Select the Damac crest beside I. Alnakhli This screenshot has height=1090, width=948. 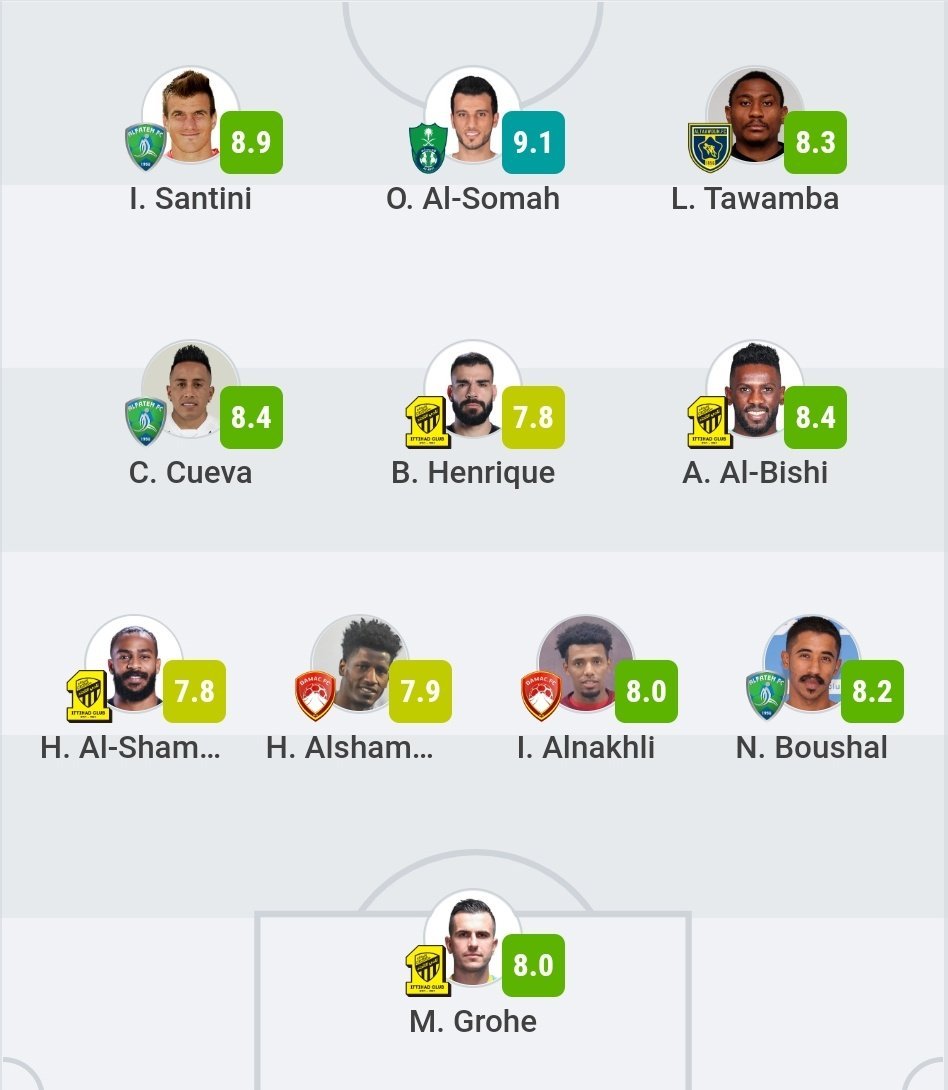[x=541, y=696]
